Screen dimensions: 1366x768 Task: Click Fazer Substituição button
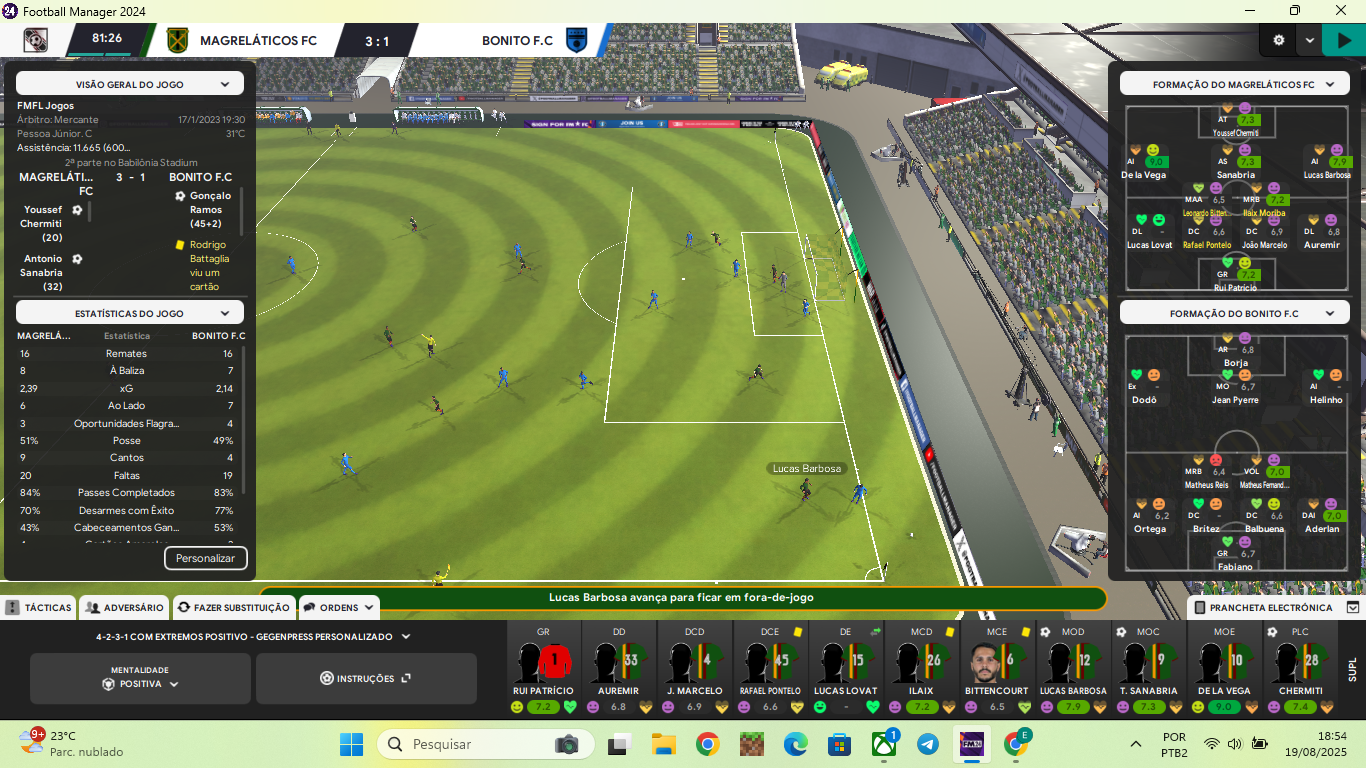pyautogui.click(x=233, y=607)
